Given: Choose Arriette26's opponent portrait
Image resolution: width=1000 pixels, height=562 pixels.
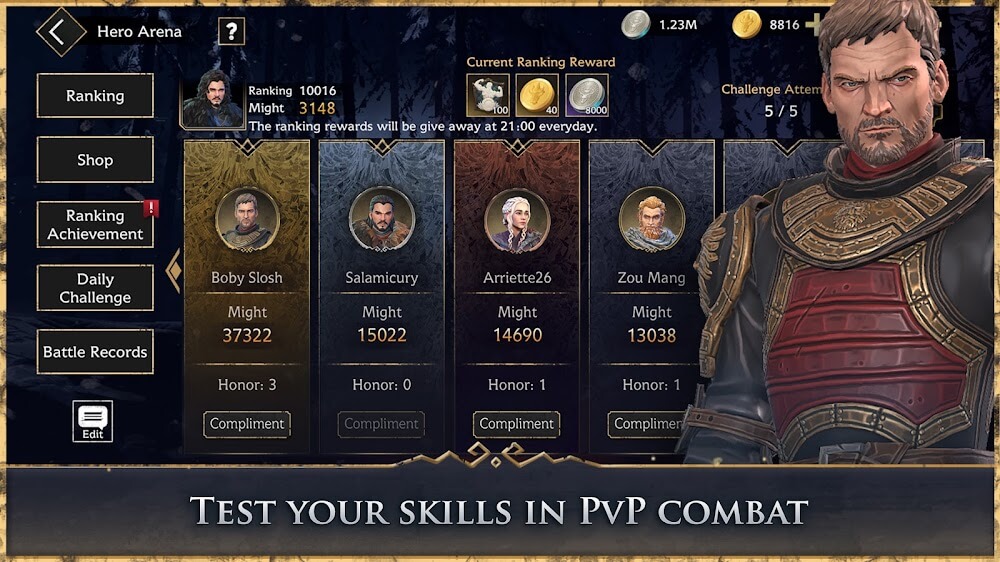Looking at the screenshot, I should pos(517,219).
